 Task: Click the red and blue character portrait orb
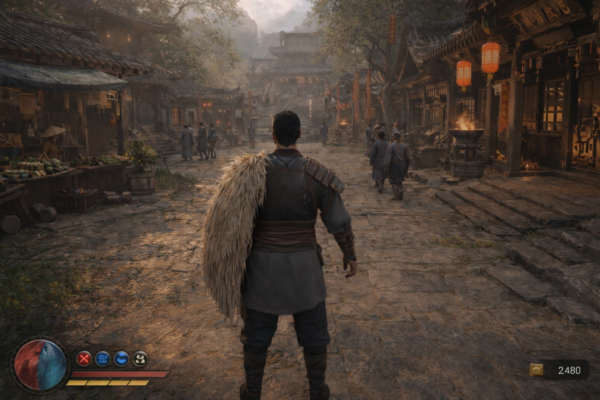tap(40, 364)
